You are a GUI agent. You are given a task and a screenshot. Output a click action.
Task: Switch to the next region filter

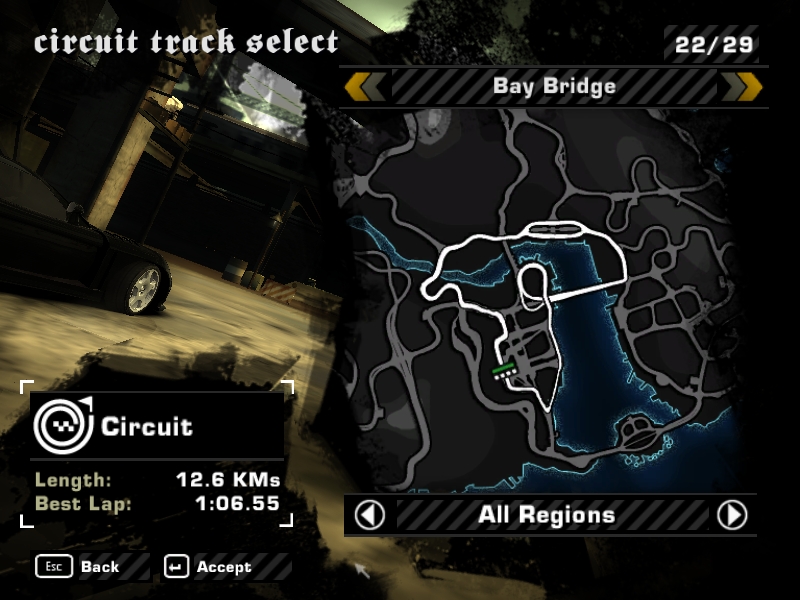732,515
